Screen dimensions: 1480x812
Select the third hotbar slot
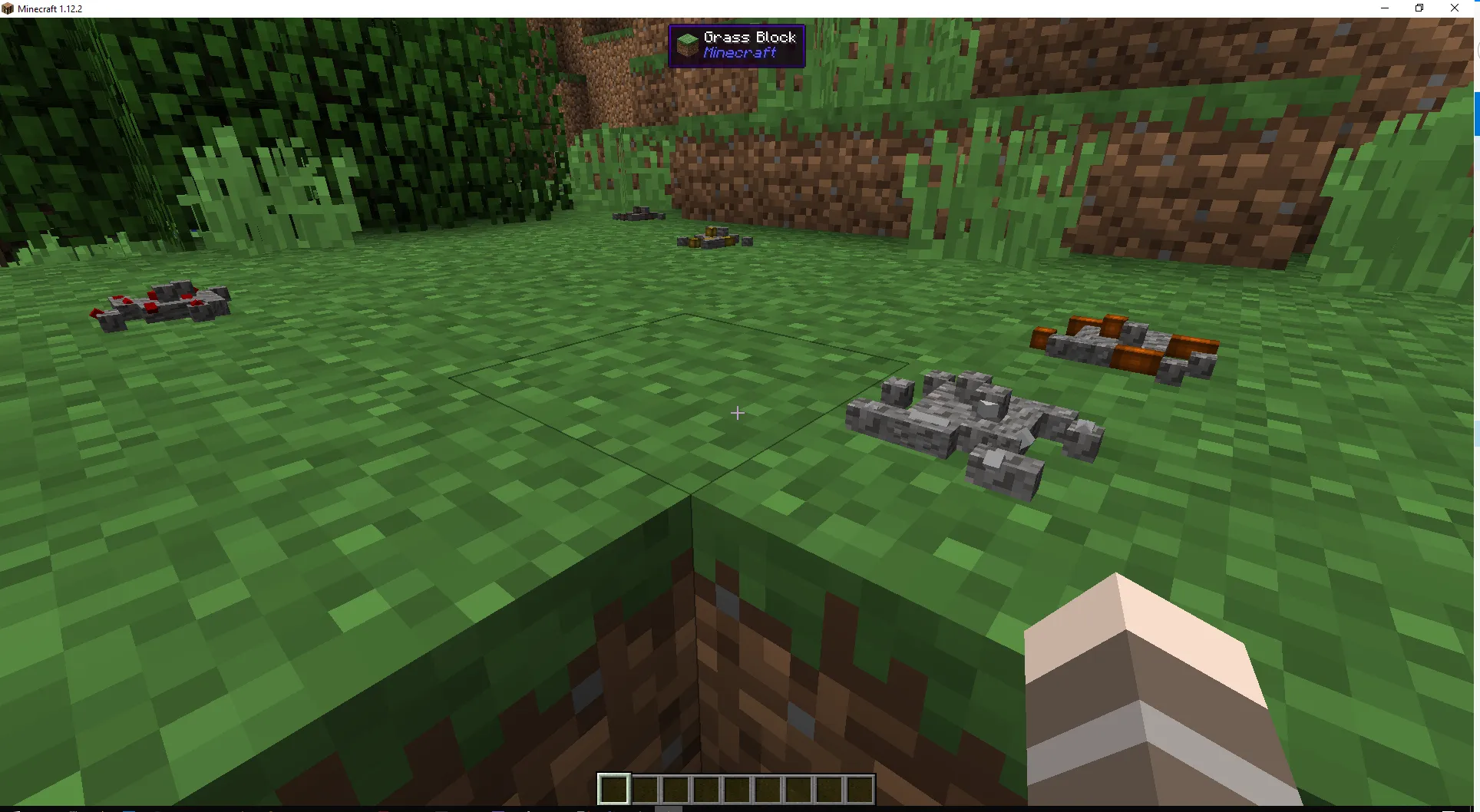[x=676, y=789]
